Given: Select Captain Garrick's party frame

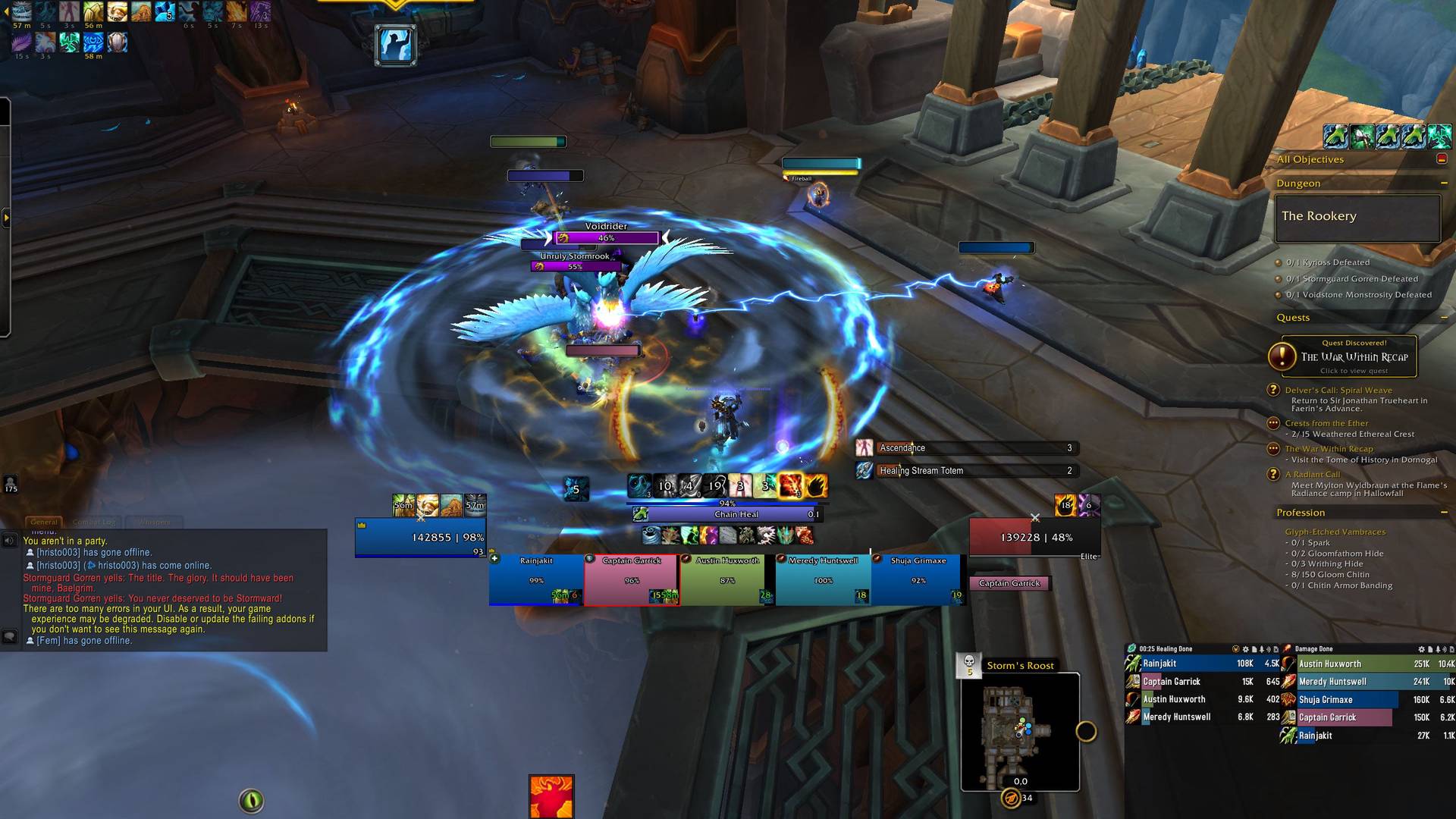Looking at the screenshot, I should pos(631,580).
